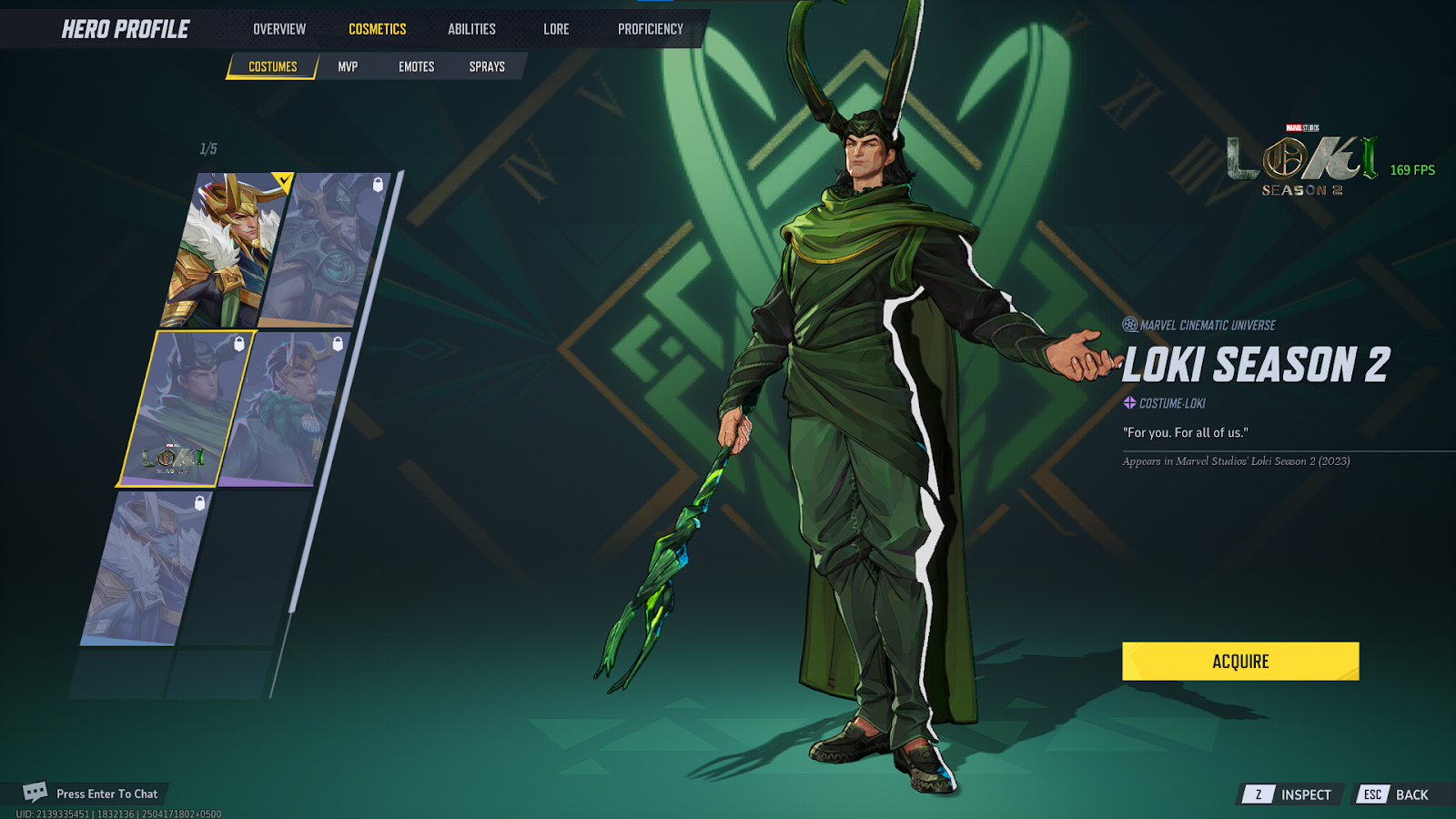Select the Costumes sub-tab
The width and height of the screenshot is (1456, 819).
click(272, 66)
